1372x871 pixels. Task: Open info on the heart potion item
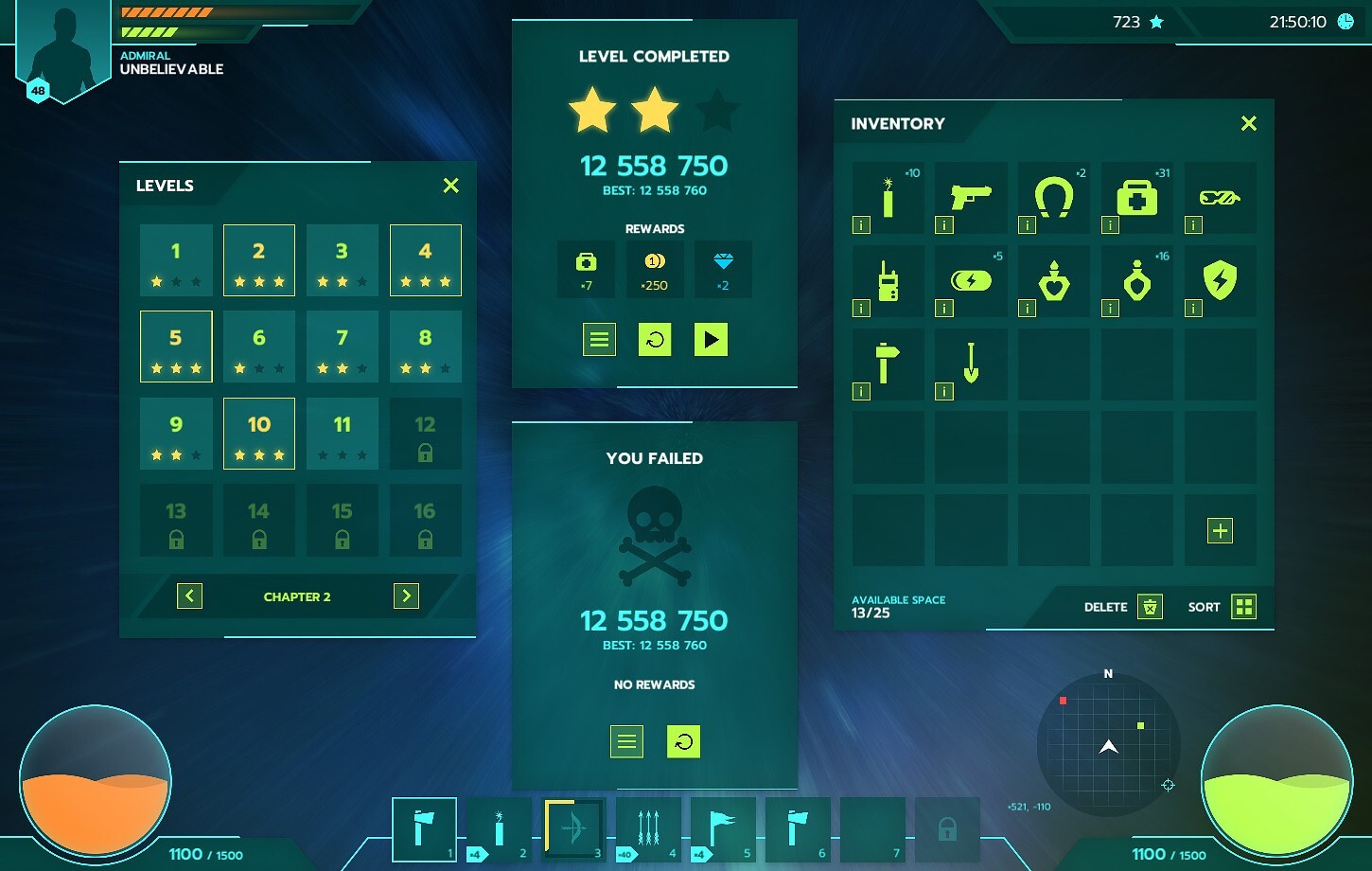(x=1027, y=308)
